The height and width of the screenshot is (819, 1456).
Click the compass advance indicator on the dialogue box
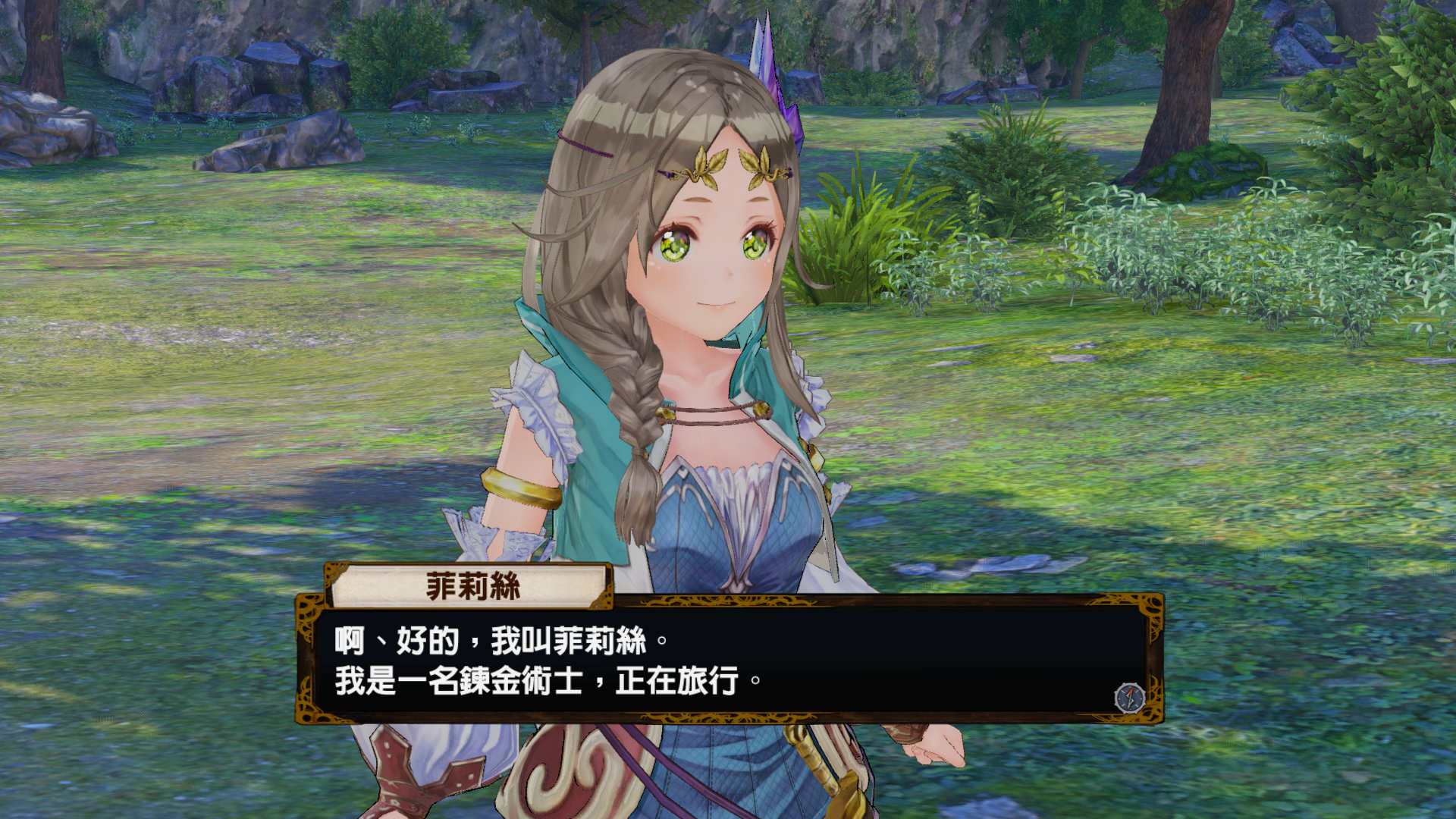click(x=1128, y=699)
